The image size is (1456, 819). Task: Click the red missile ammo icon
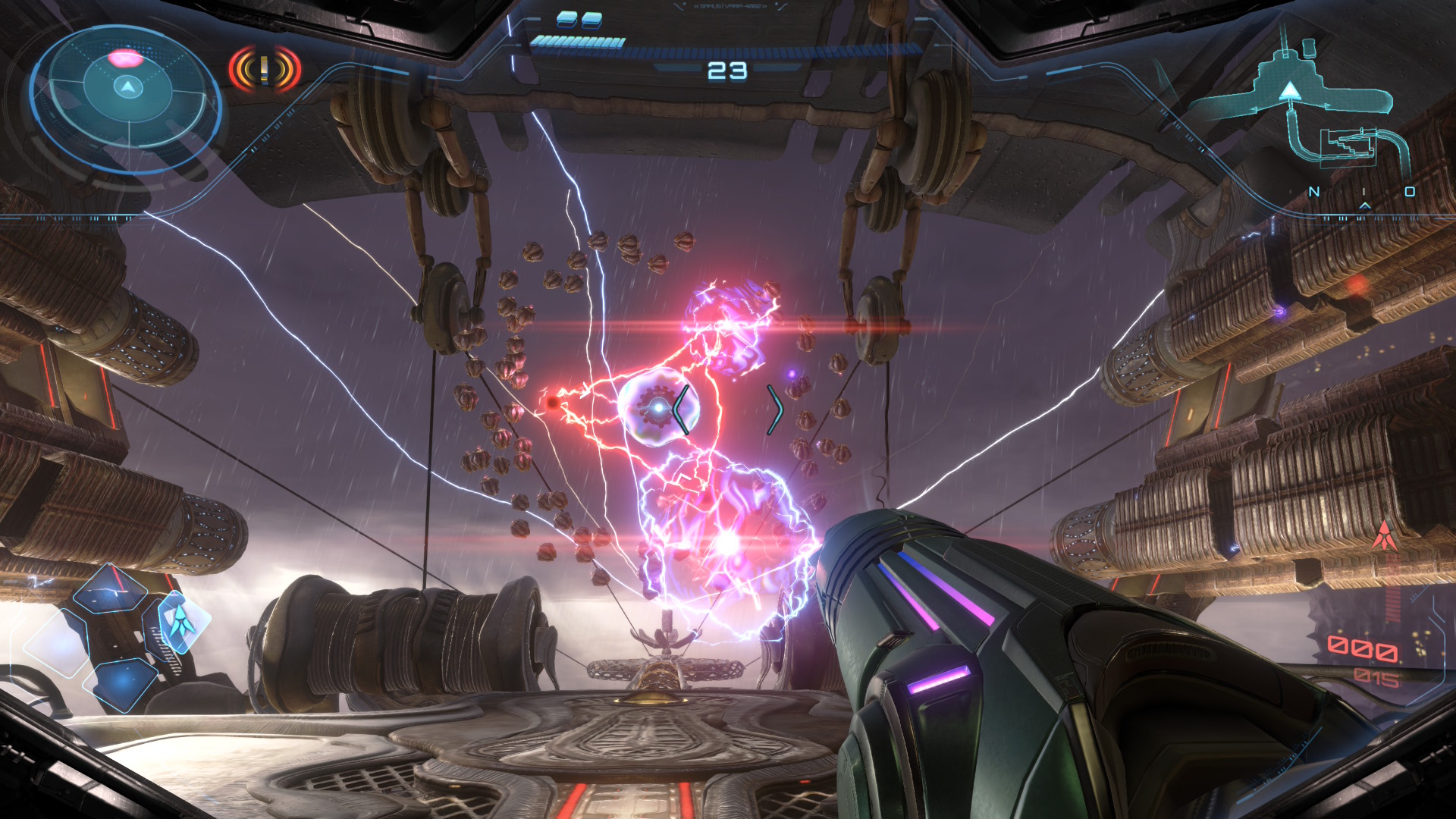click(x=1385, y=536)
